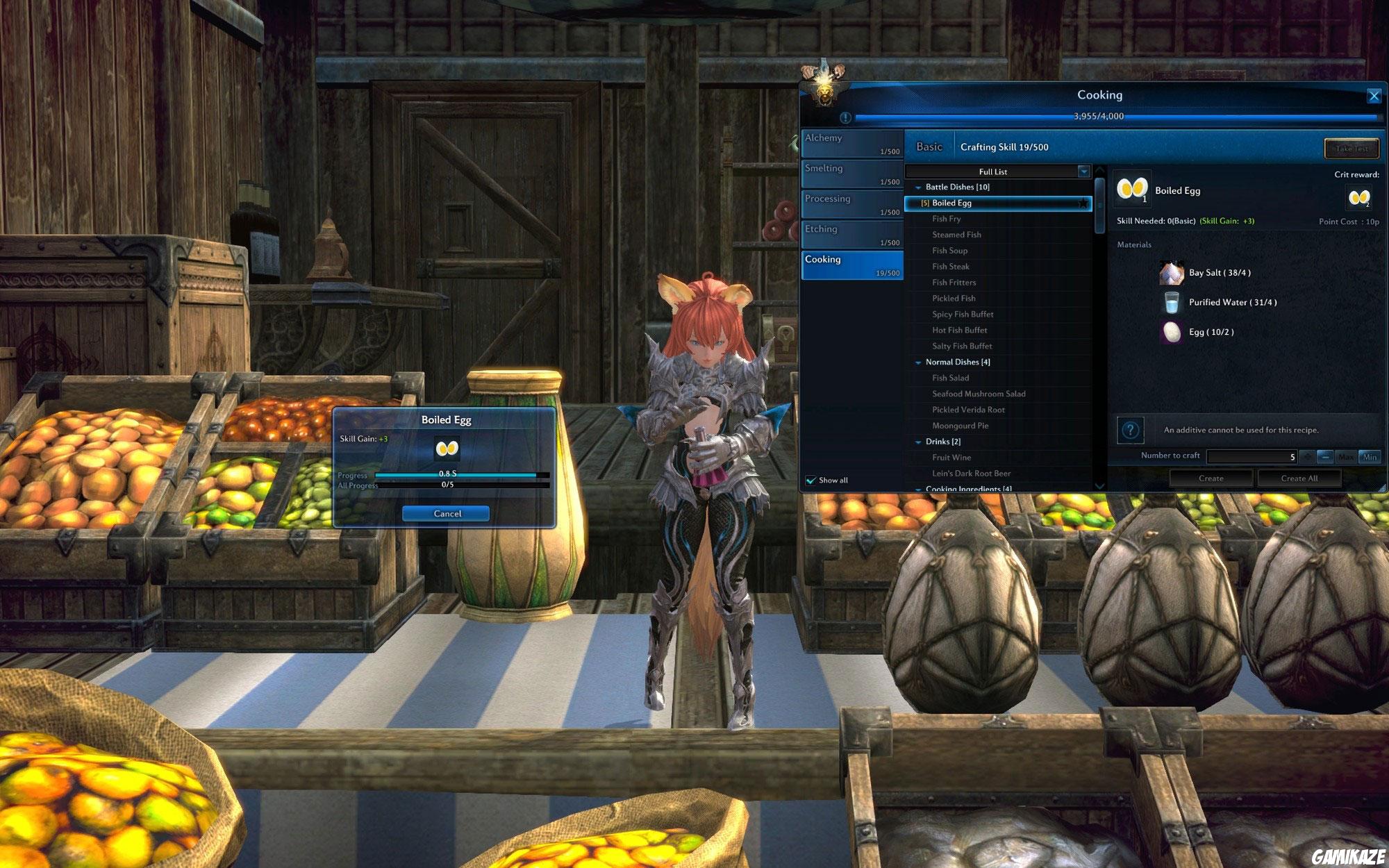1389x868 pixels.
Task: Enable the Show all checkbox
Action: pyautogui.click(x=810, y=480)
